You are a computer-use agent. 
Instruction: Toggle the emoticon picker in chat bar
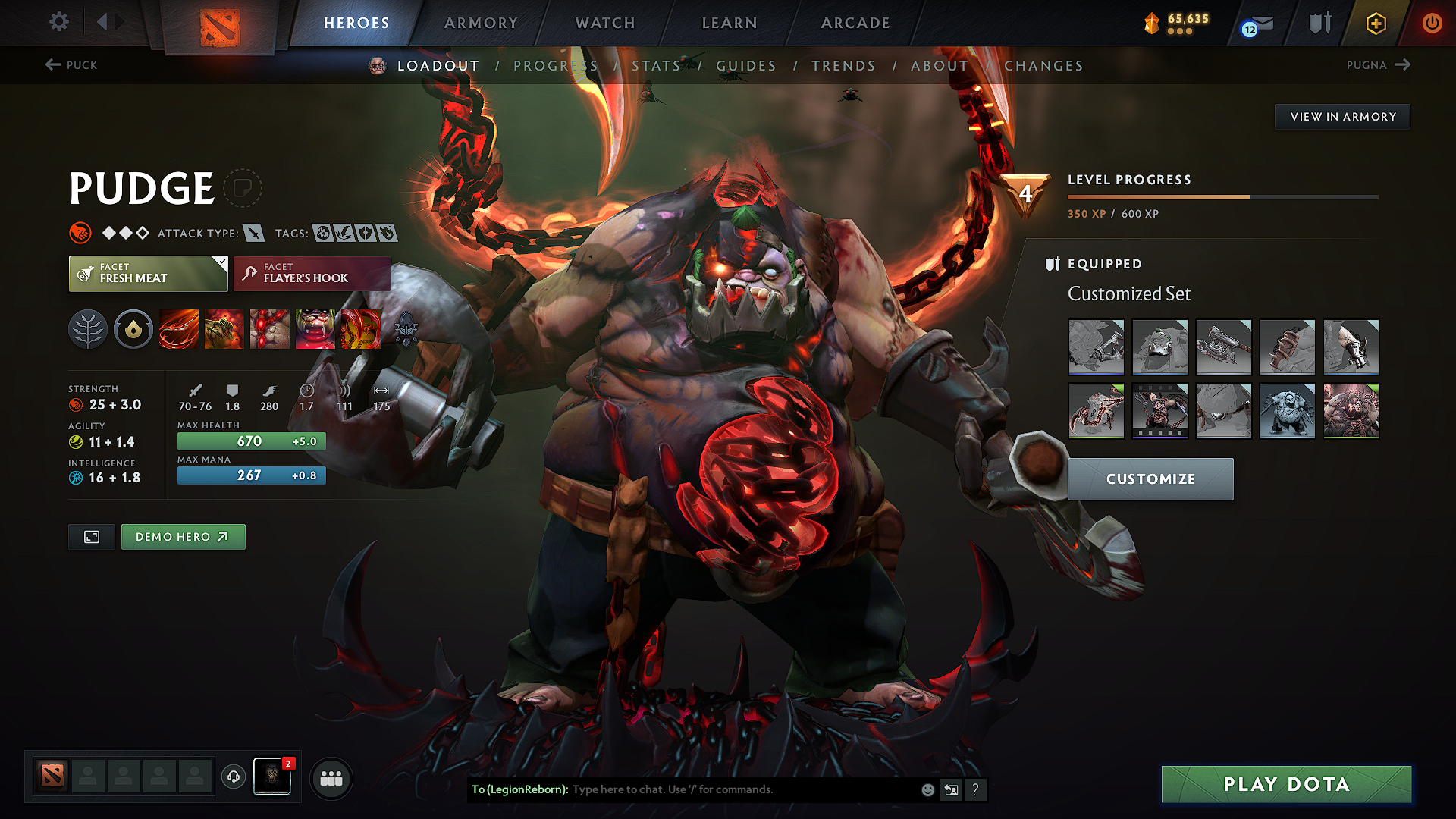tap(927, 789)
